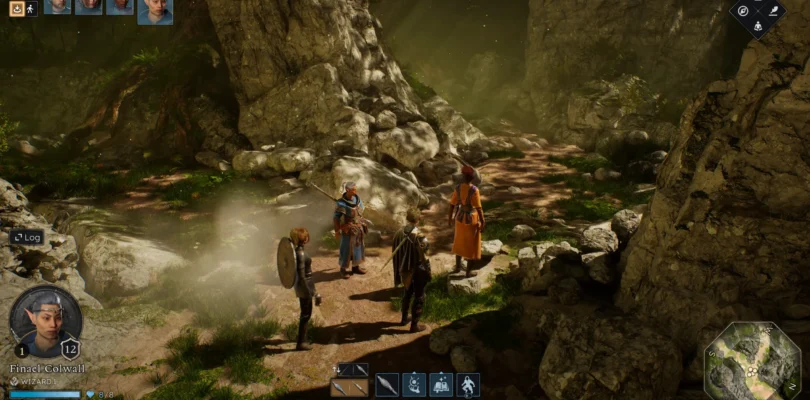Click Finael Colwall's character portrait
Screen dimensions: 810x400
(x=46, y=321)
